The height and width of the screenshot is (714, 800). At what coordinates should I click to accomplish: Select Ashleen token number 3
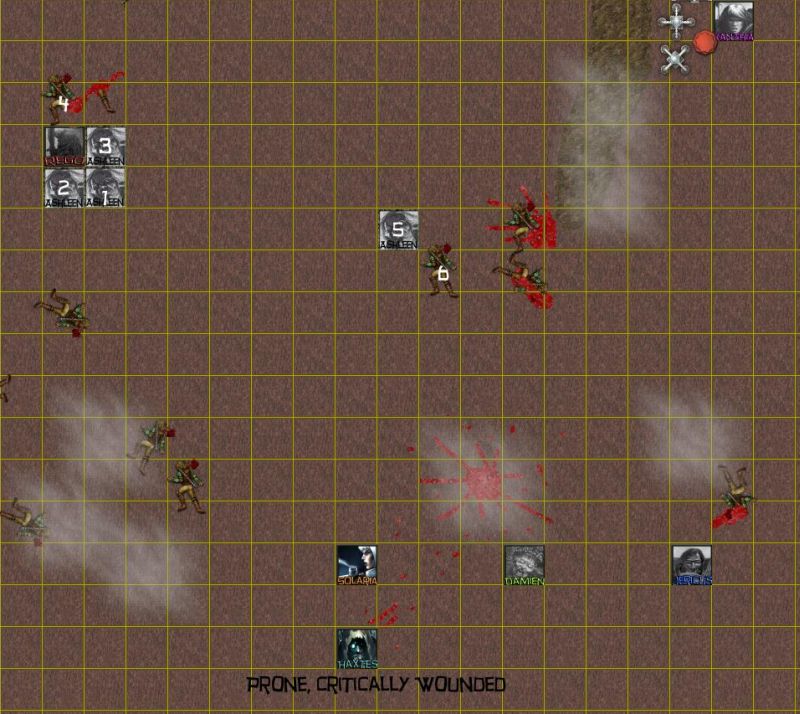point(105,146)
